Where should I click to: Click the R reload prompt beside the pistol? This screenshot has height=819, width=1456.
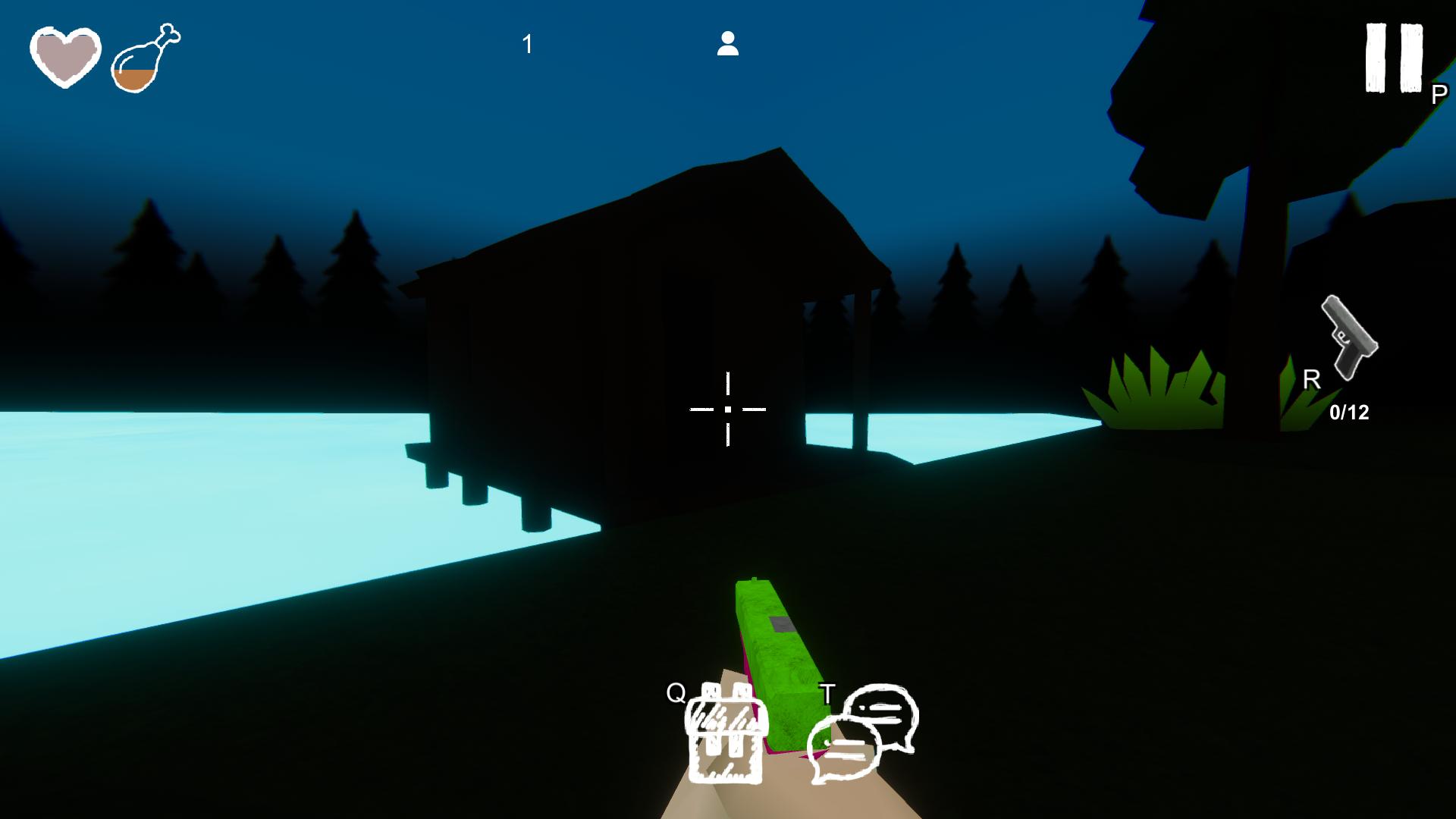coord(1310,379)
